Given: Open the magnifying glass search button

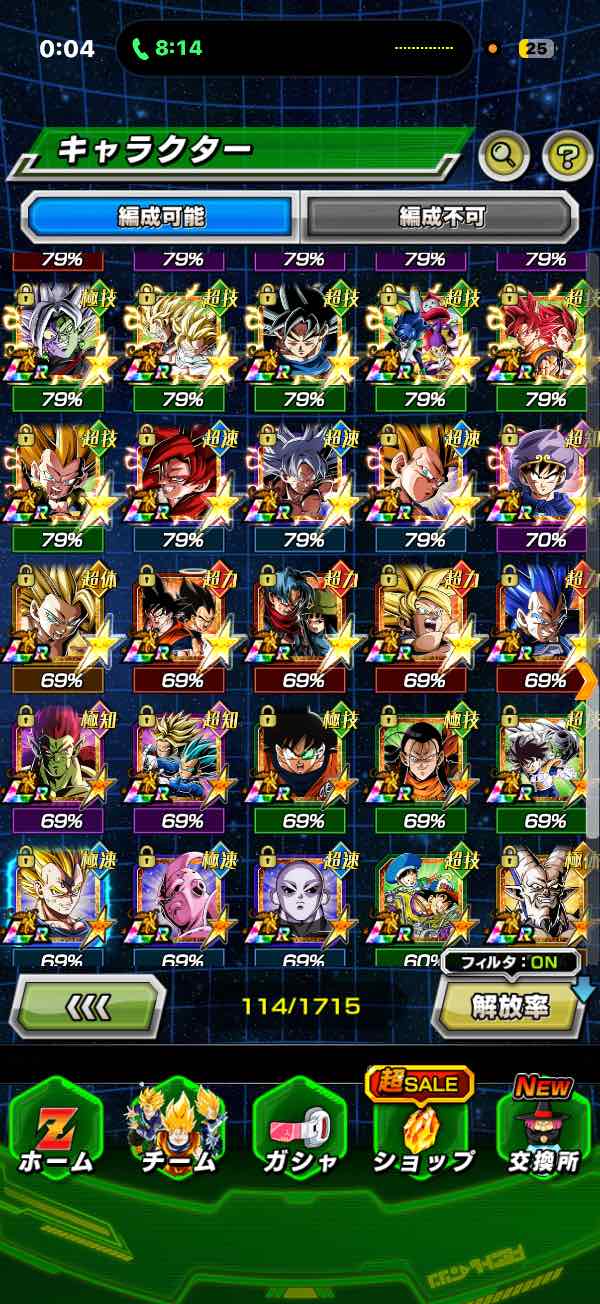Looking at the screenshot, I should click(505, 154).
